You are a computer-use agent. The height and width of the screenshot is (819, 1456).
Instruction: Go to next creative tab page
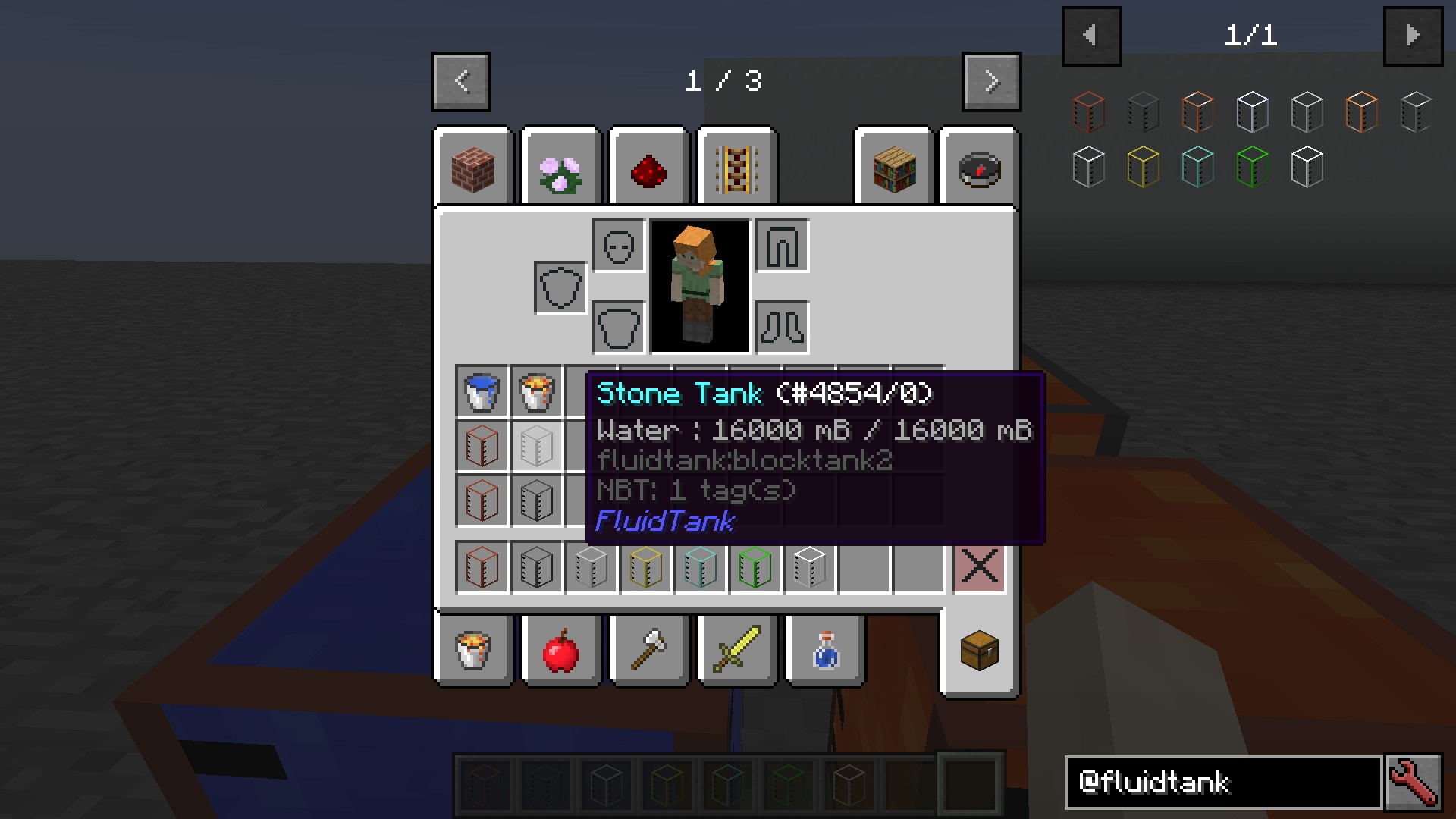pyautogui.click(x=991, y=81)
